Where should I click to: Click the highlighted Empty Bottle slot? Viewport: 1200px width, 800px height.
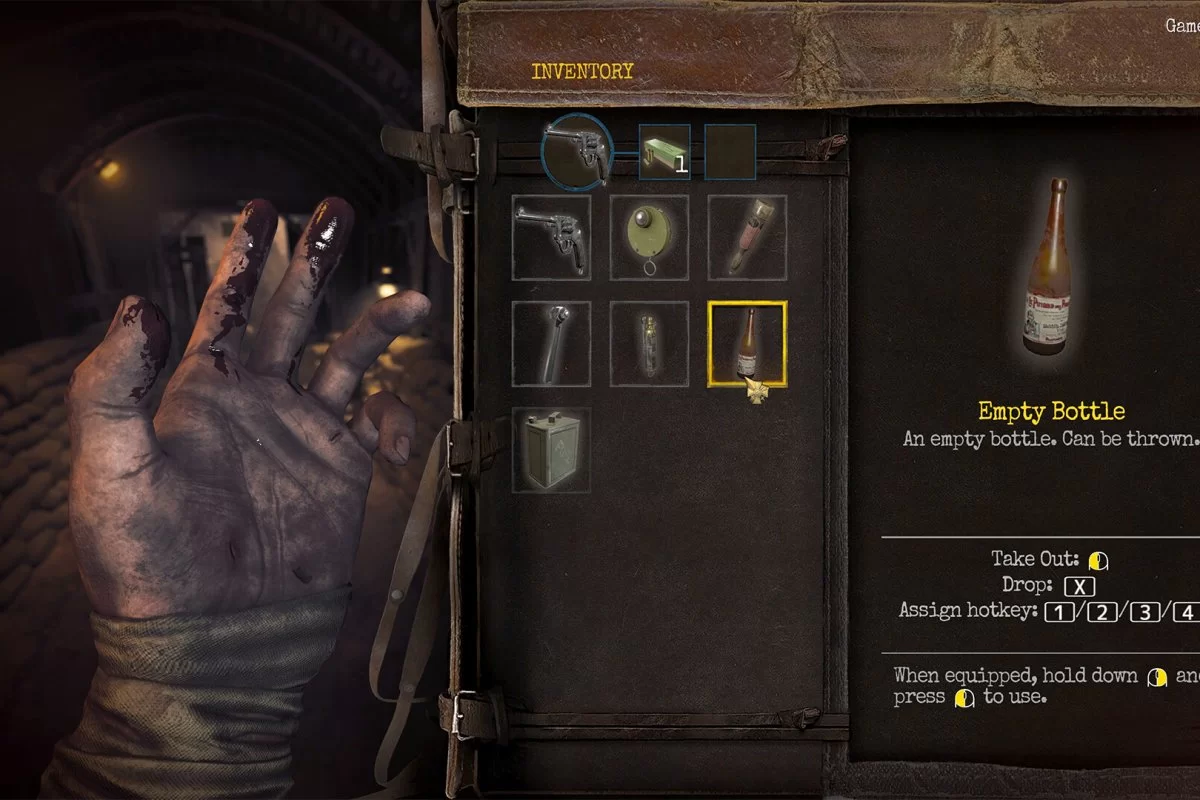click(x=747, y=344)
